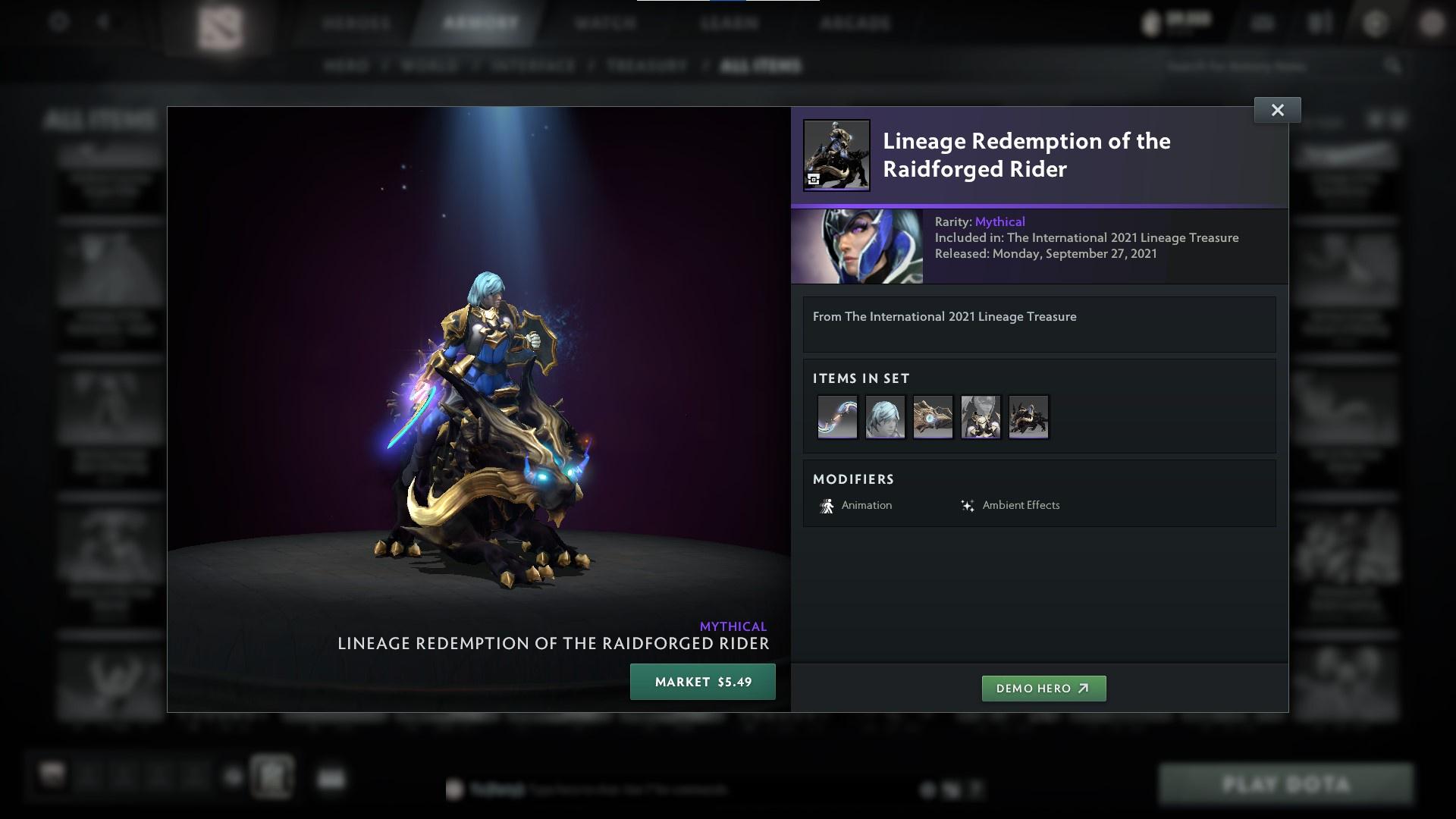The height and width of the screenshot is (819, 1456).
Task: Click the DEMO HERO button
Action: click(1043, 689)
